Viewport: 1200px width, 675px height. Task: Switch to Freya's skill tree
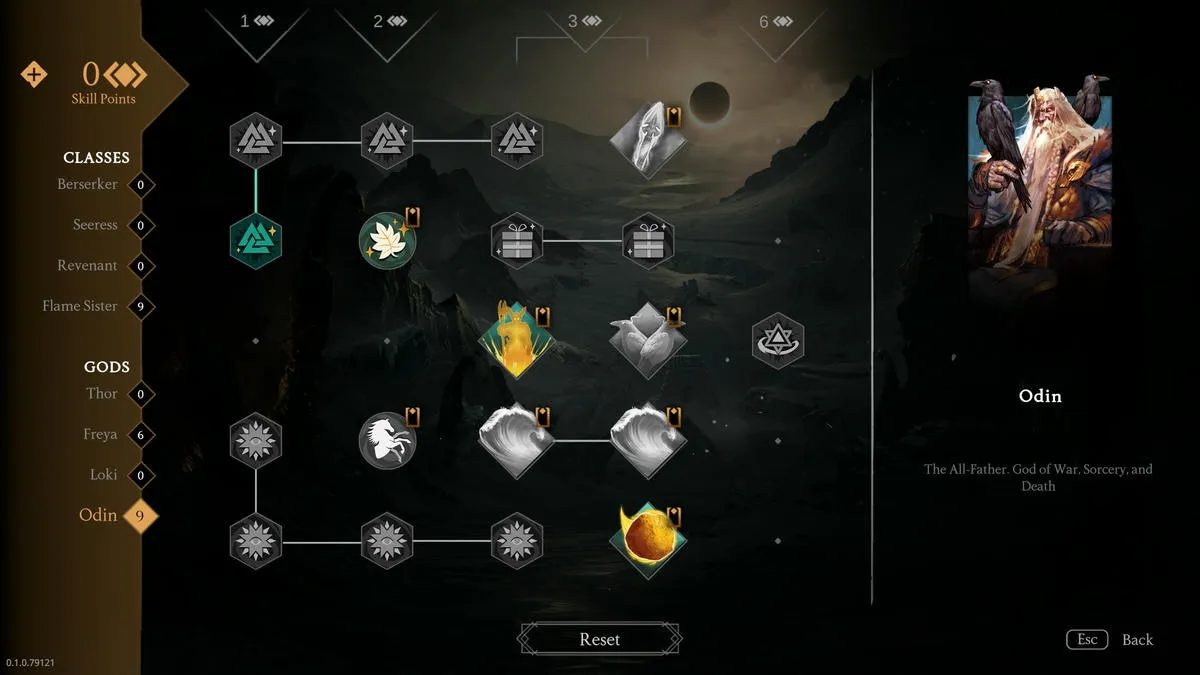100,435
